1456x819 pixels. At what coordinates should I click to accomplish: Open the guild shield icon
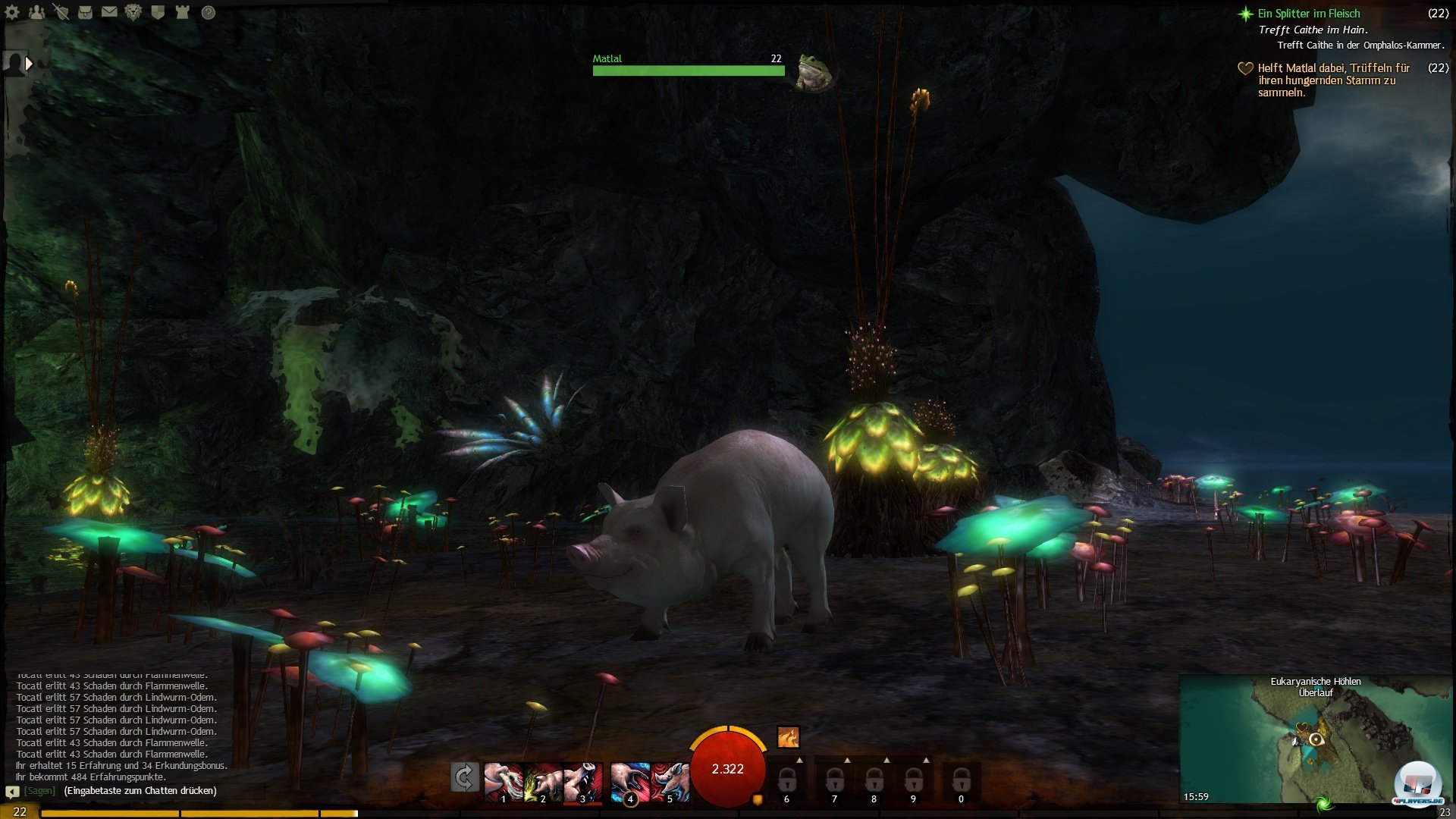pyautogui.click(x=158, y=12)
